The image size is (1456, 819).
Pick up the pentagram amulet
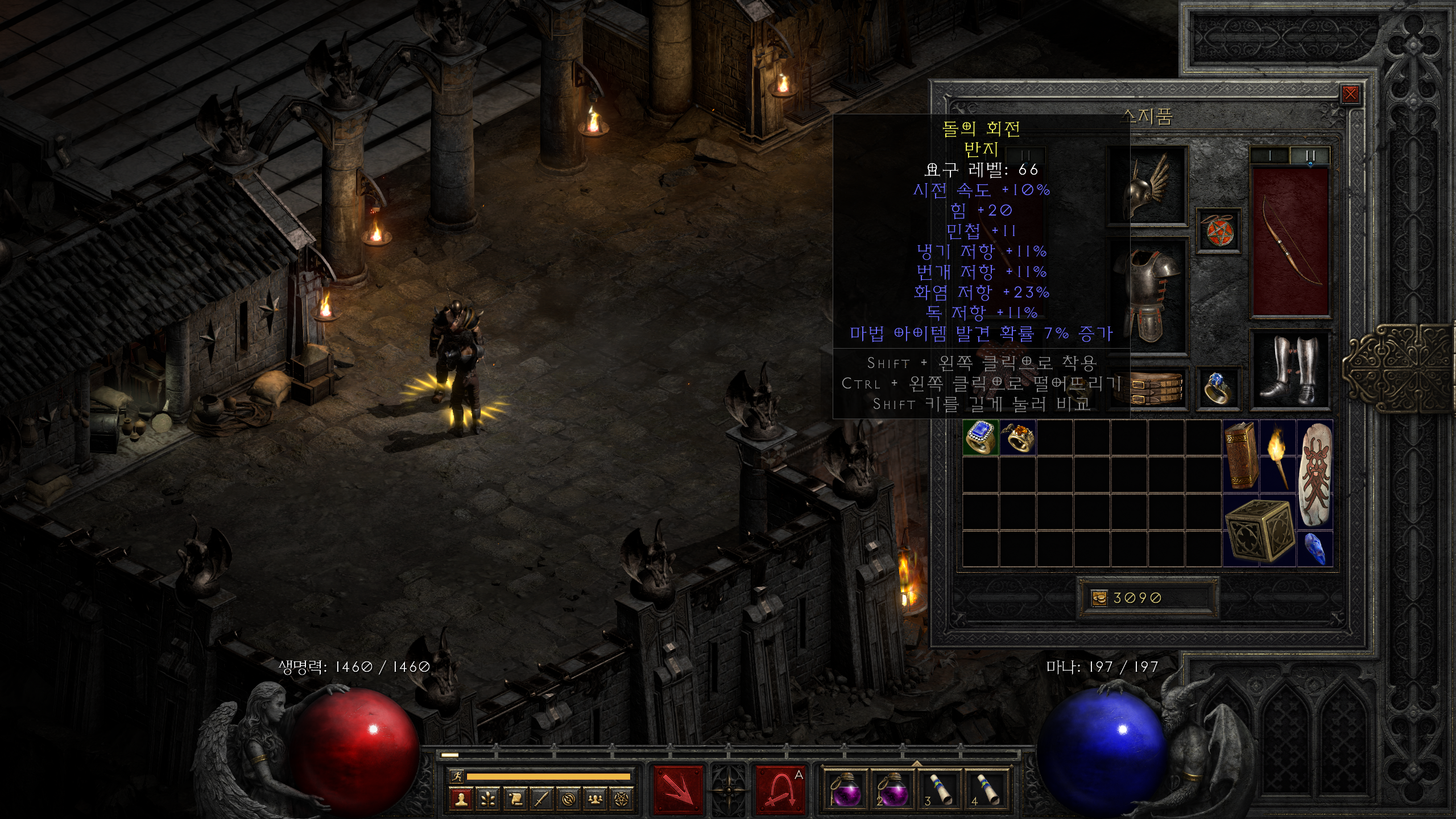click(1218, 231)
